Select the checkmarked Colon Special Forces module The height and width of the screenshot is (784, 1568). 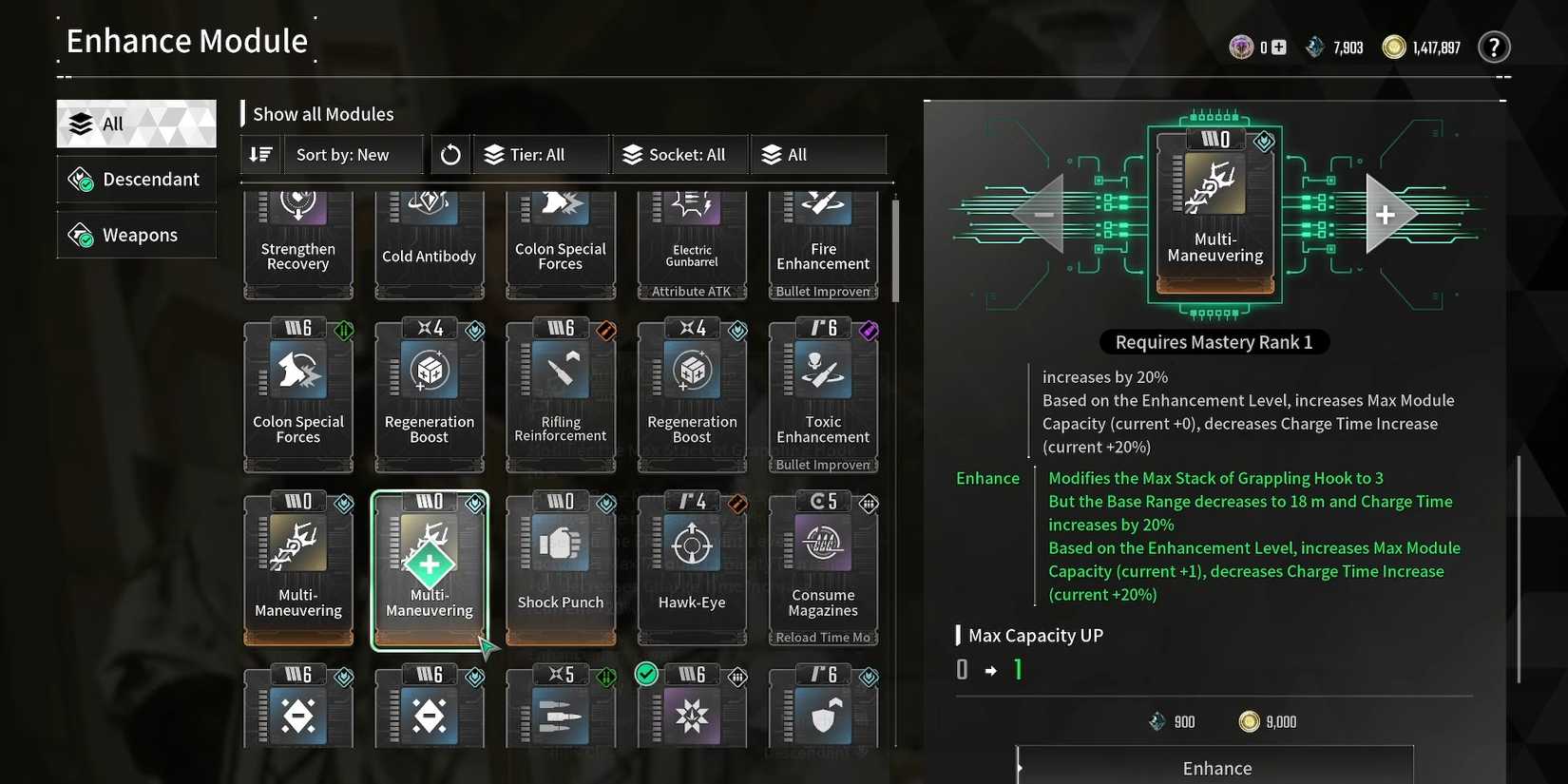[x=298, y=394]
